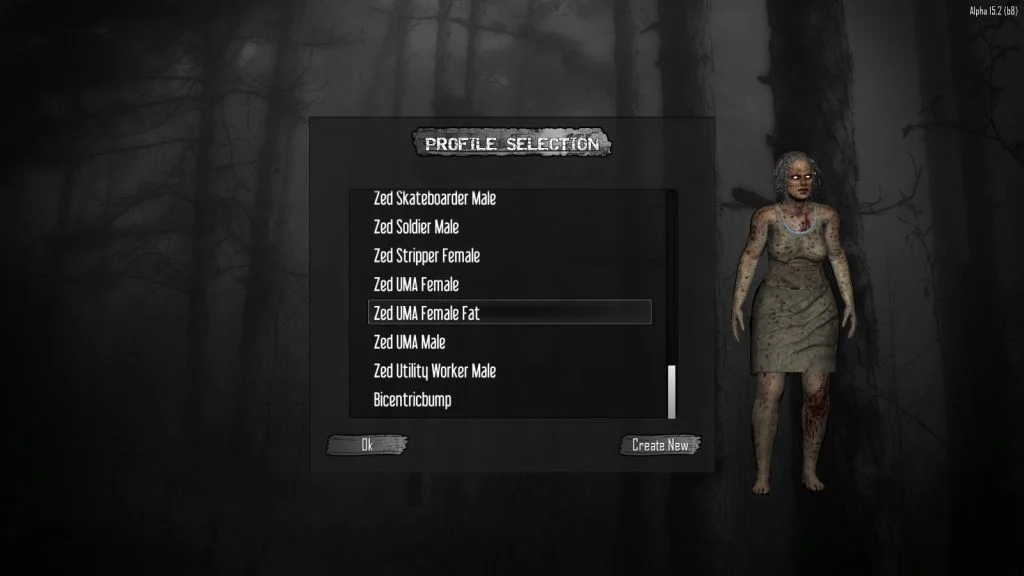
Task: Choose the Zed UMA Male profile
Action: [409, 342]
